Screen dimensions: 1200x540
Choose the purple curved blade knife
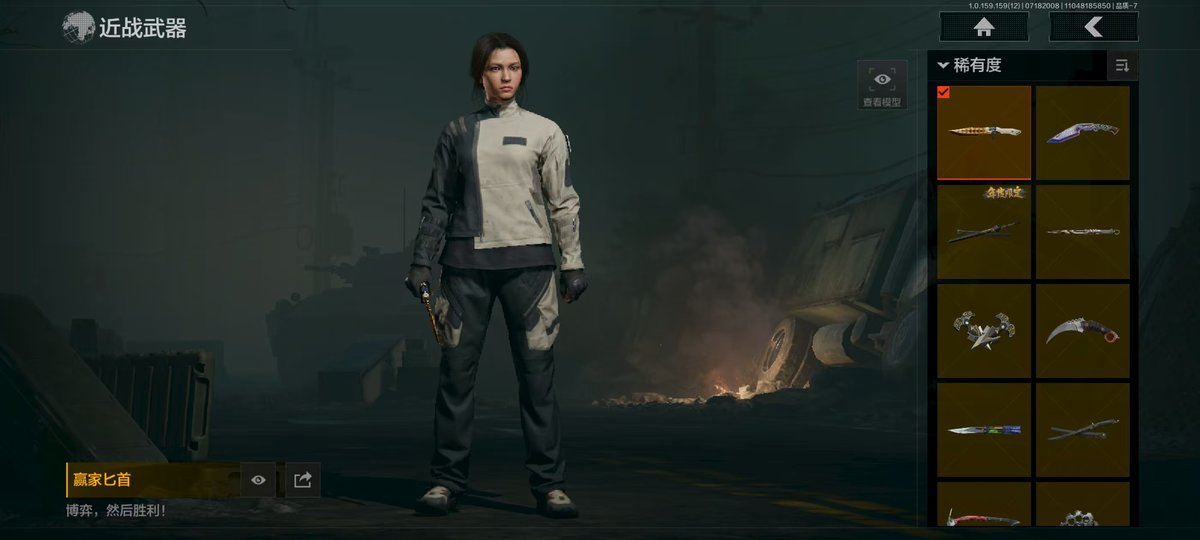pyautogui.click(x=1083, y=132)
